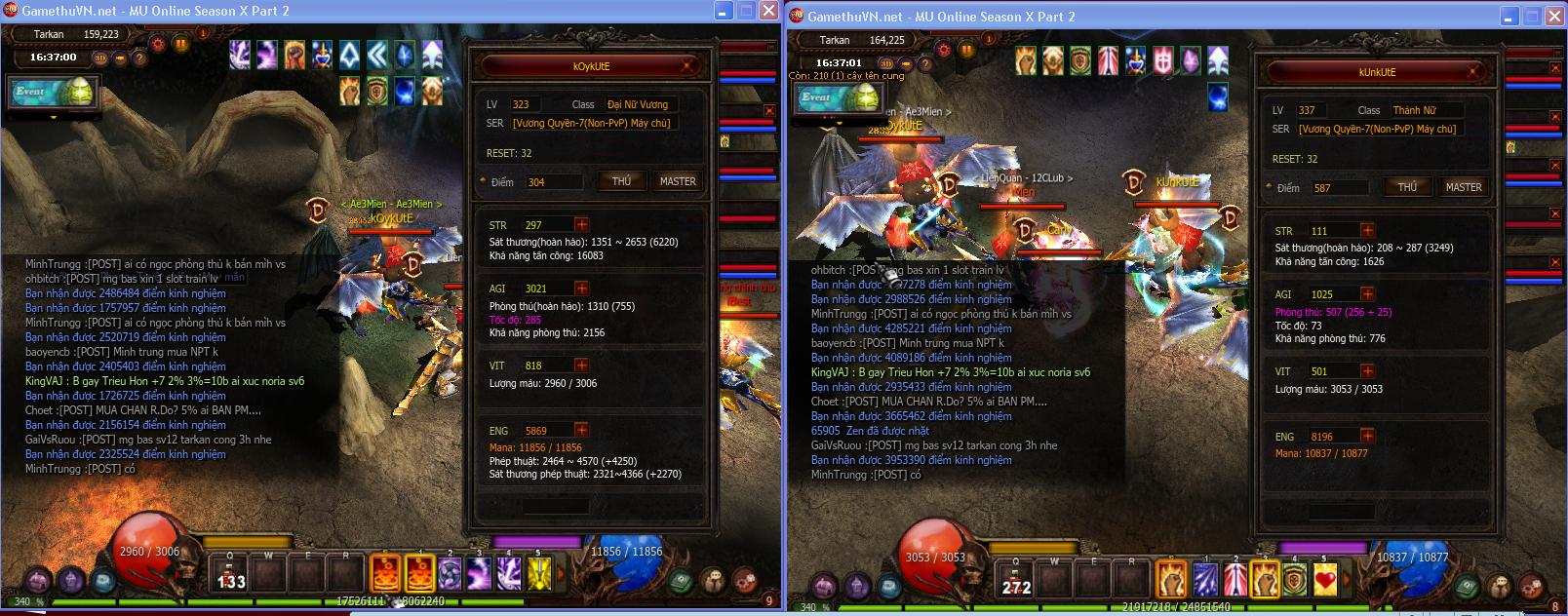Increase the STR 111 stat

pyautogui.click(x=1367, y=231)
